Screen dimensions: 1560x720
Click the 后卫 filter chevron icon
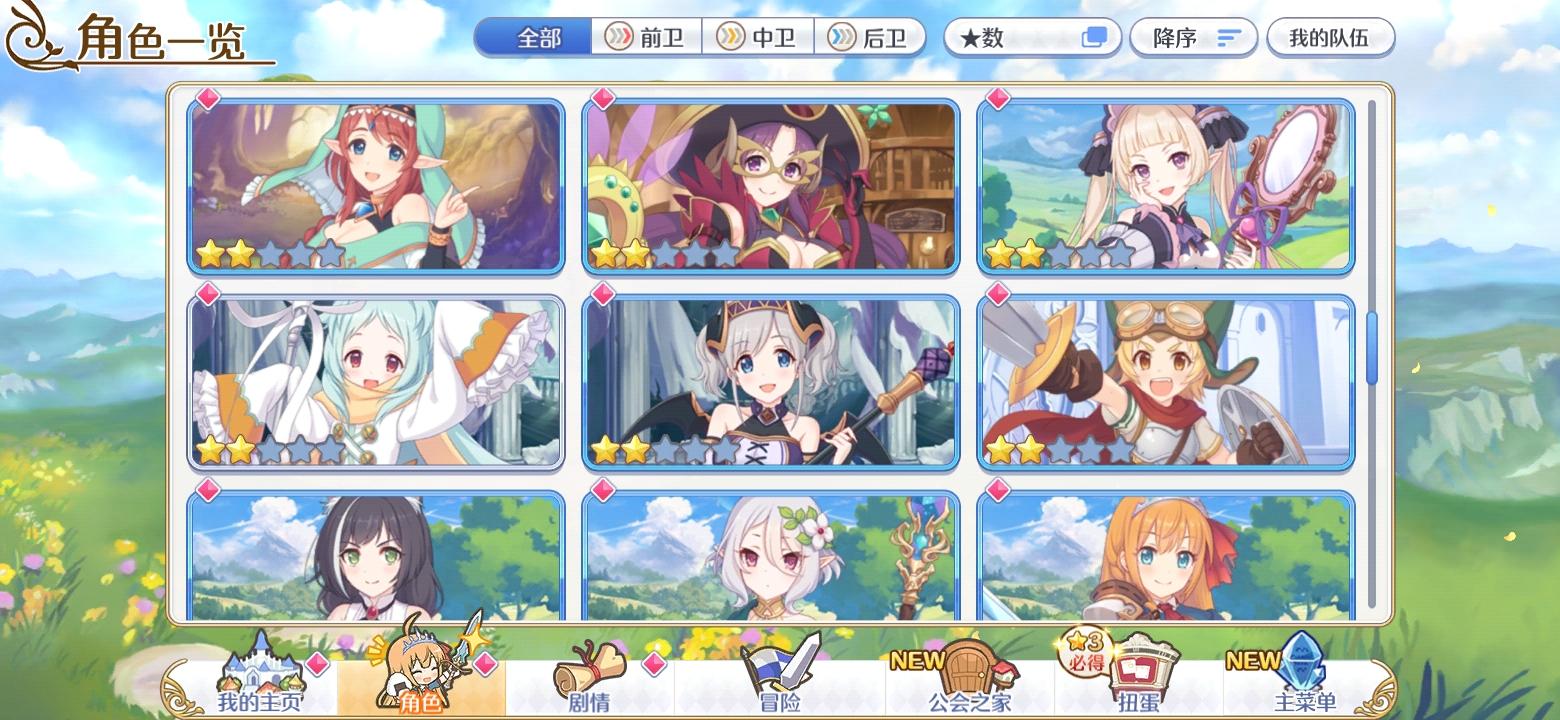(841, 37)
